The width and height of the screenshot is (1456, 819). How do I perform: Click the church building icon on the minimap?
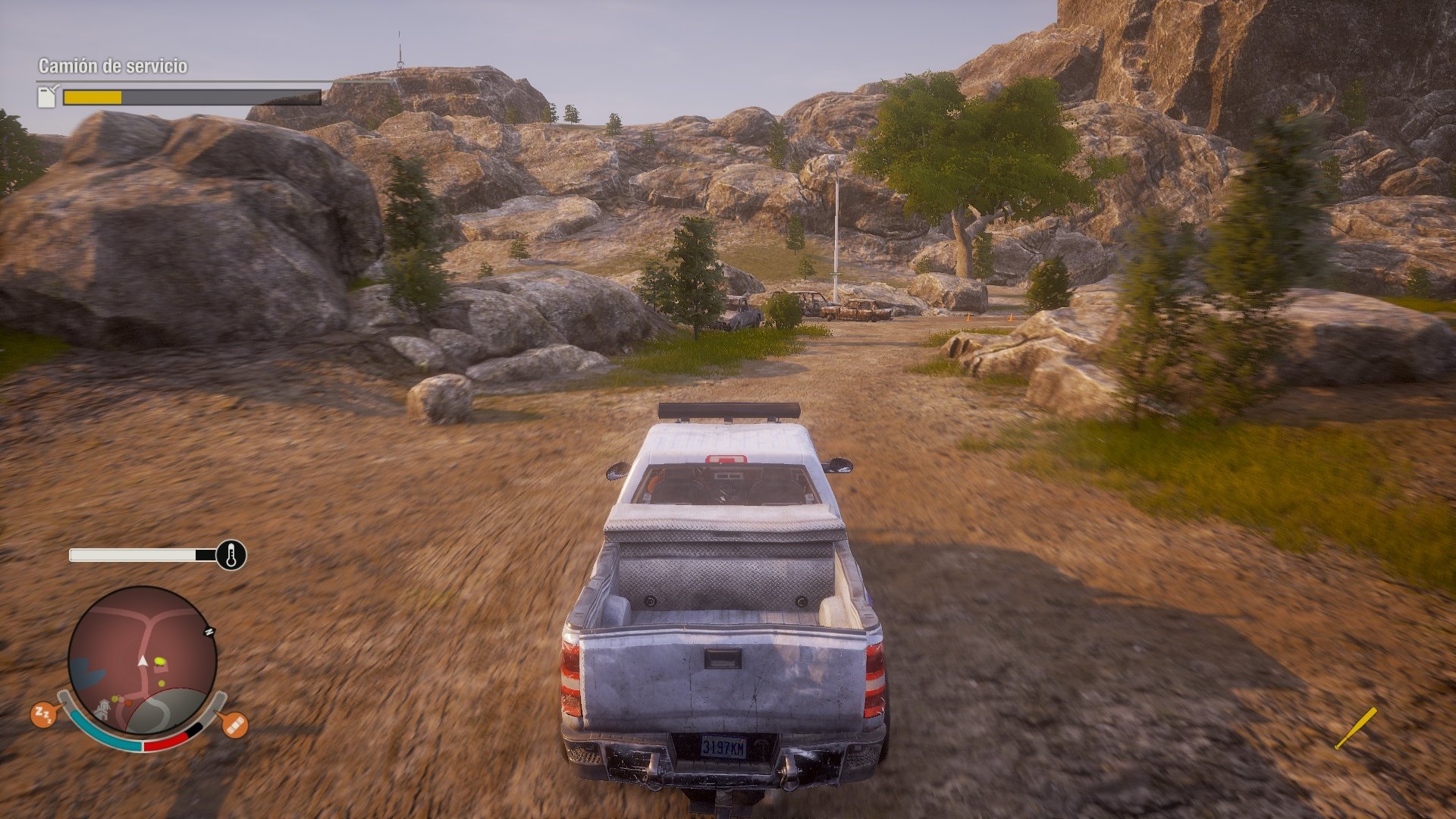coord(102,710)
